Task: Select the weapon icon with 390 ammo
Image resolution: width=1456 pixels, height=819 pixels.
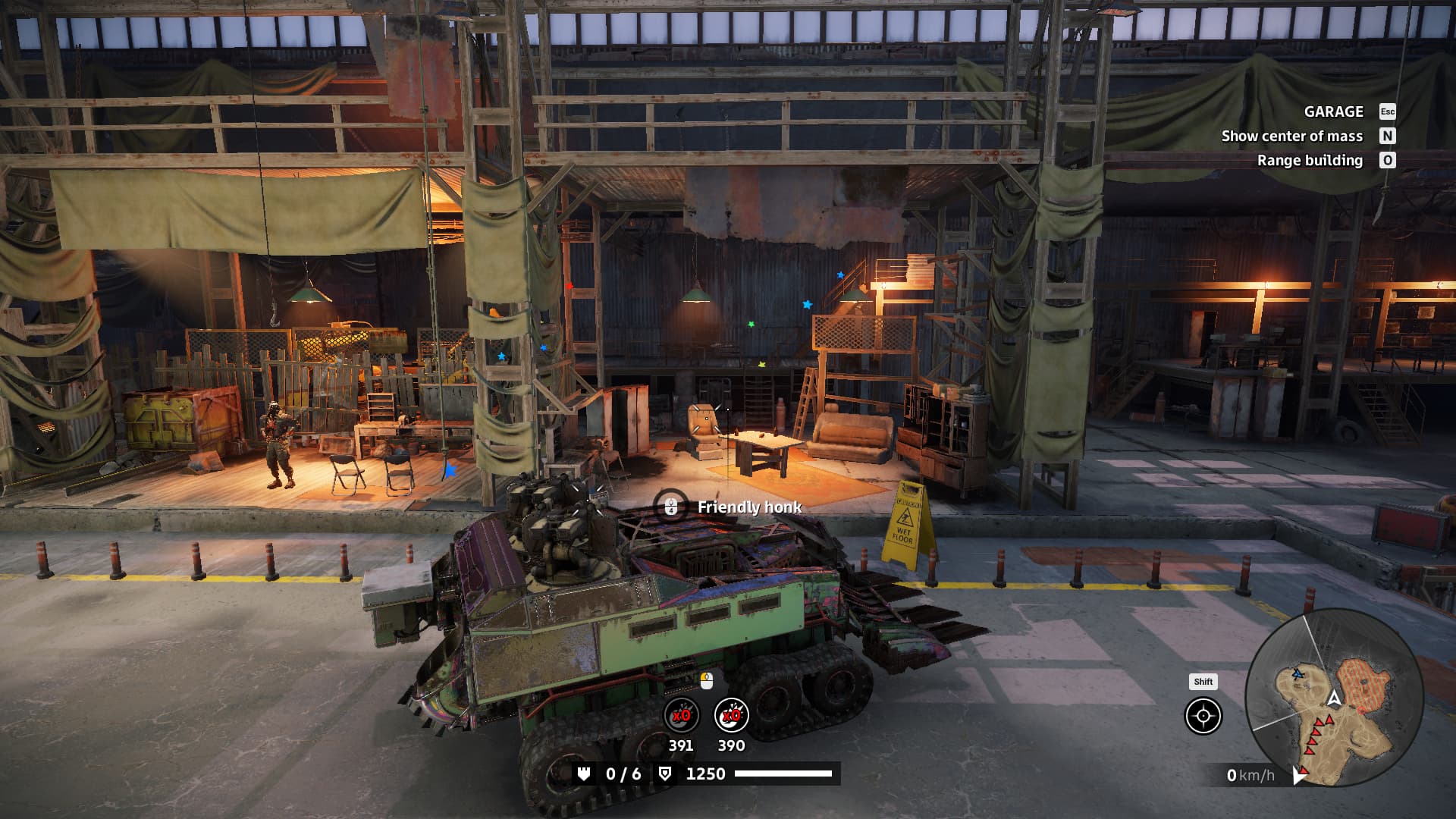Action: pos(731,715)
